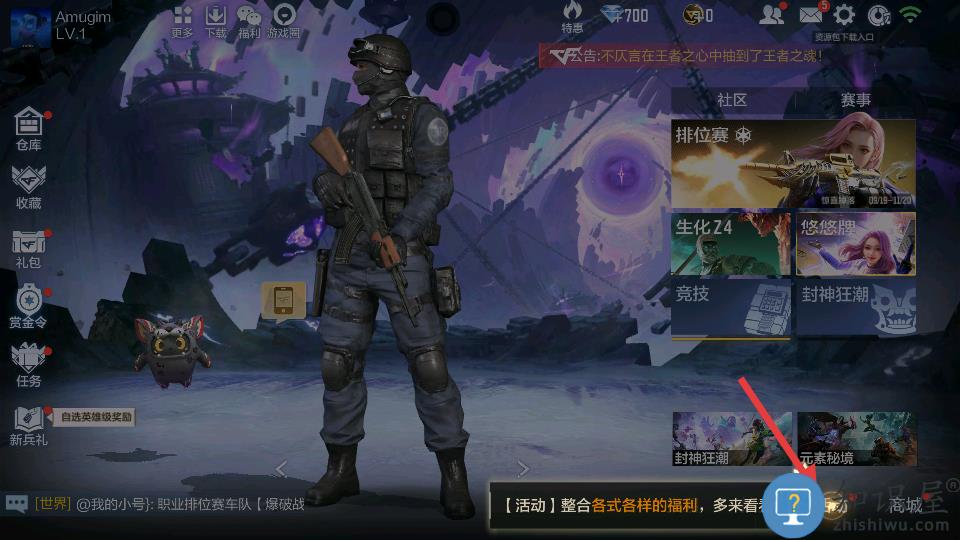Open the friends icon
960x540 pixels.
(x=771, y=15)
